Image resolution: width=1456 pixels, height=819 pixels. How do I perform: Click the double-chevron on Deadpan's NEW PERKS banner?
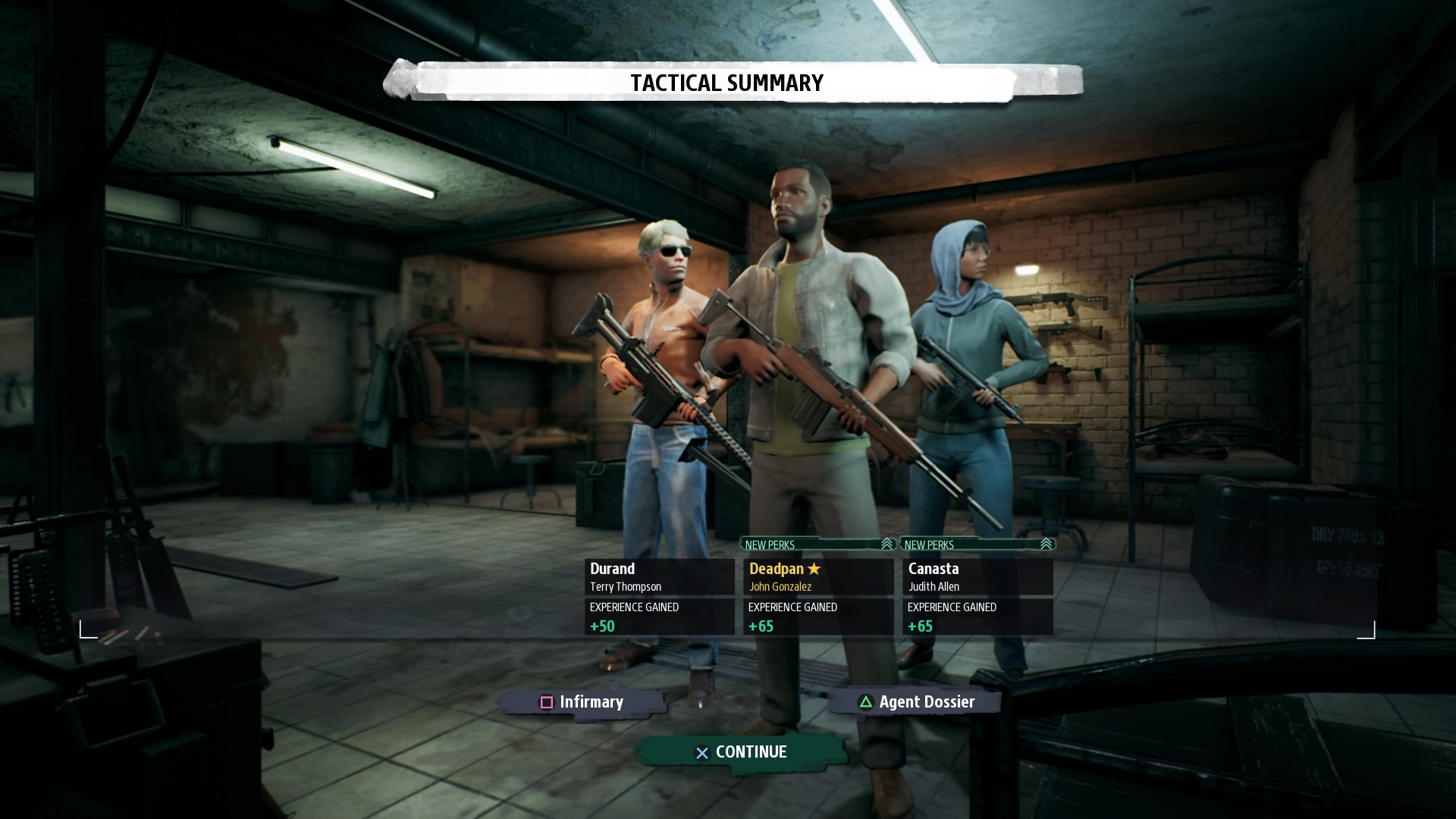(x=886, y=544)
